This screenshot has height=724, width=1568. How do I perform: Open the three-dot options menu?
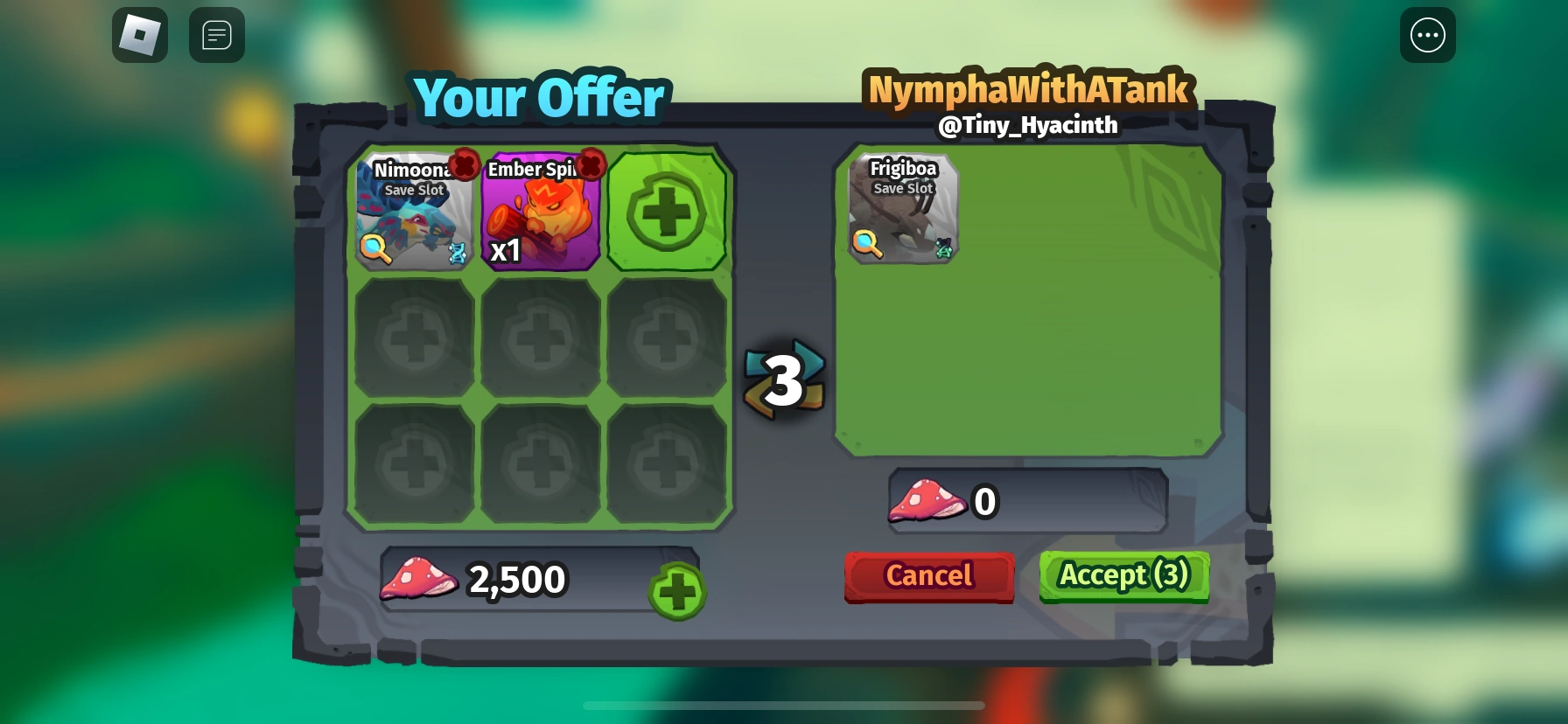[x=1428, y=35]
